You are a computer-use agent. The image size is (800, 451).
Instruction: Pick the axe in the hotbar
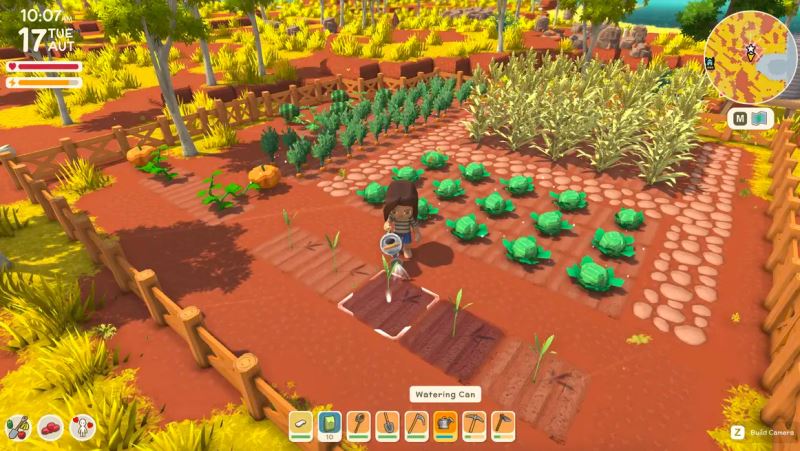[503, 426]
